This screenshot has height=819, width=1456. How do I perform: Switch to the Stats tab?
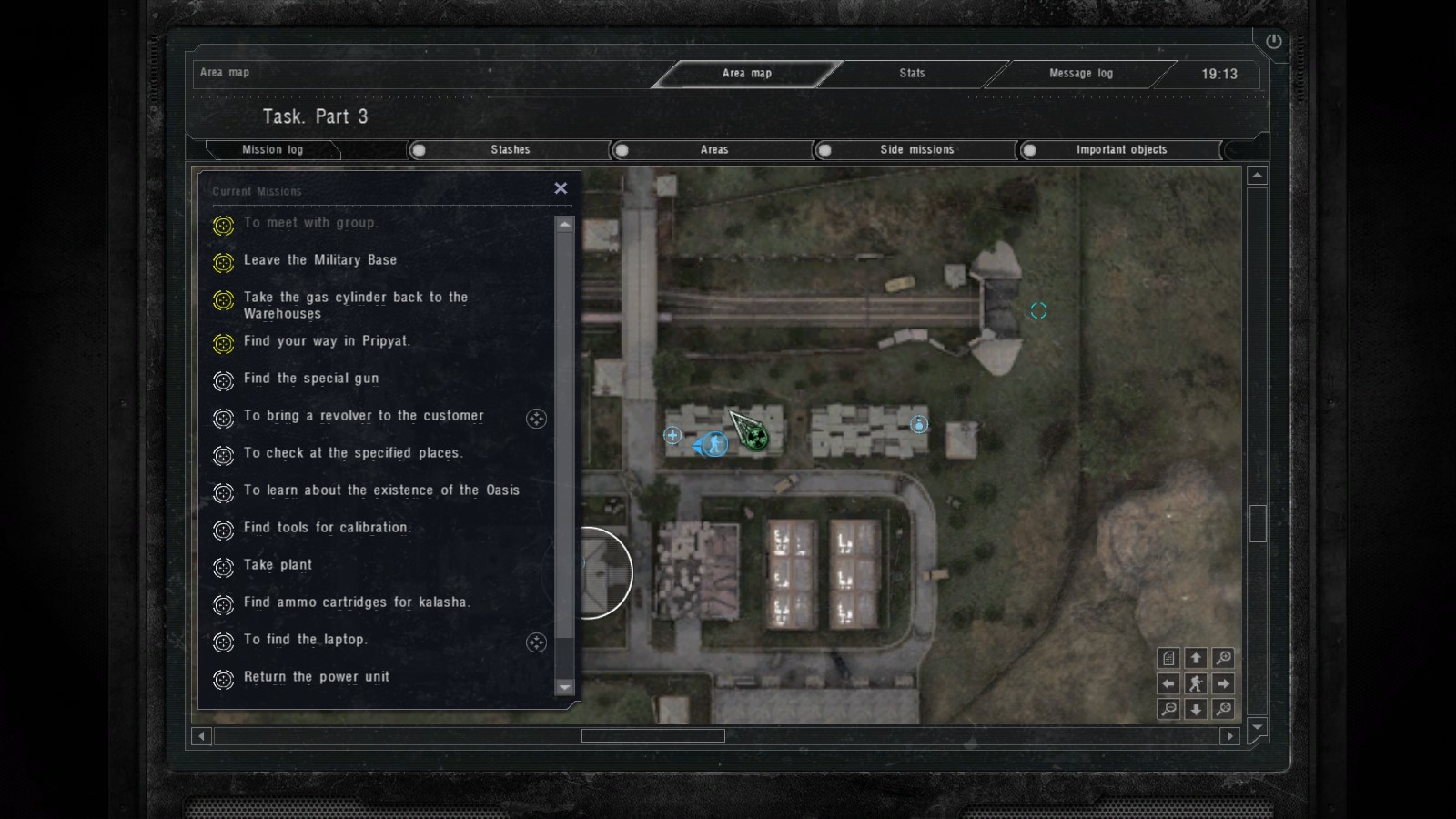(x=912, y=74)
